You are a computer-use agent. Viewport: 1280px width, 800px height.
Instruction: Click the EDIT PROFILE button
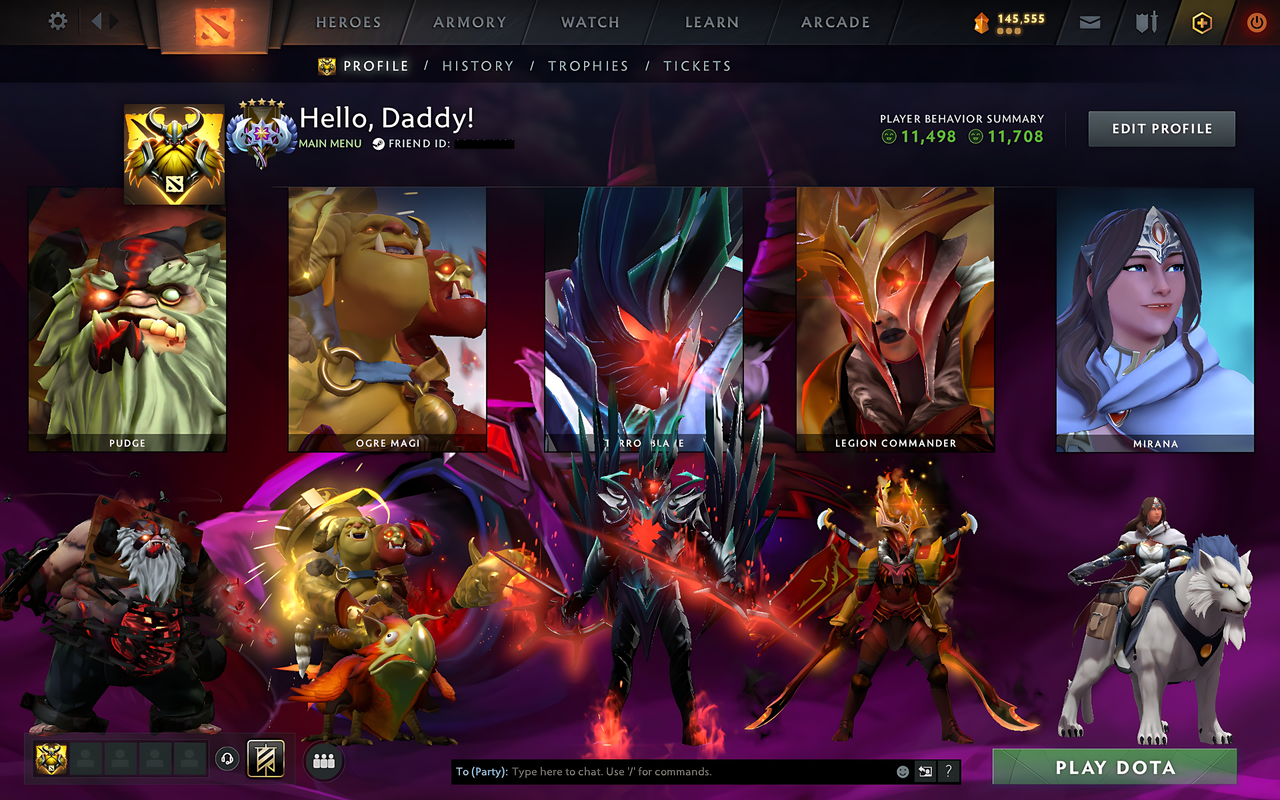(1161, 128)
